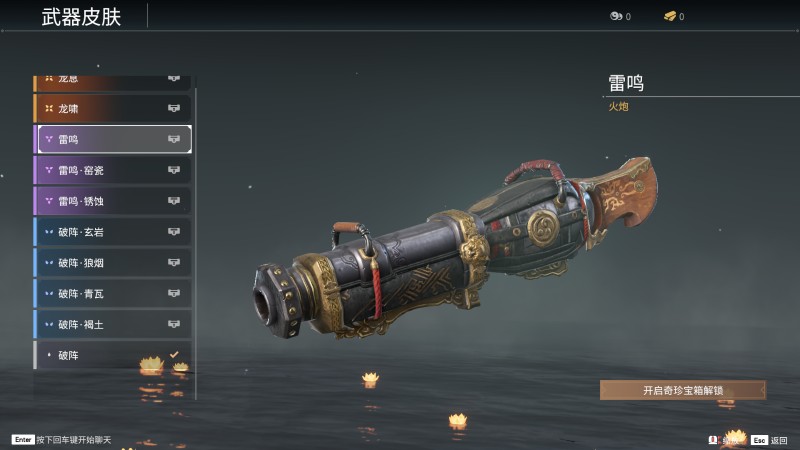800x450 pixels.
Task: Select the 龙啸 weapon skin
Action: (112, 108)
